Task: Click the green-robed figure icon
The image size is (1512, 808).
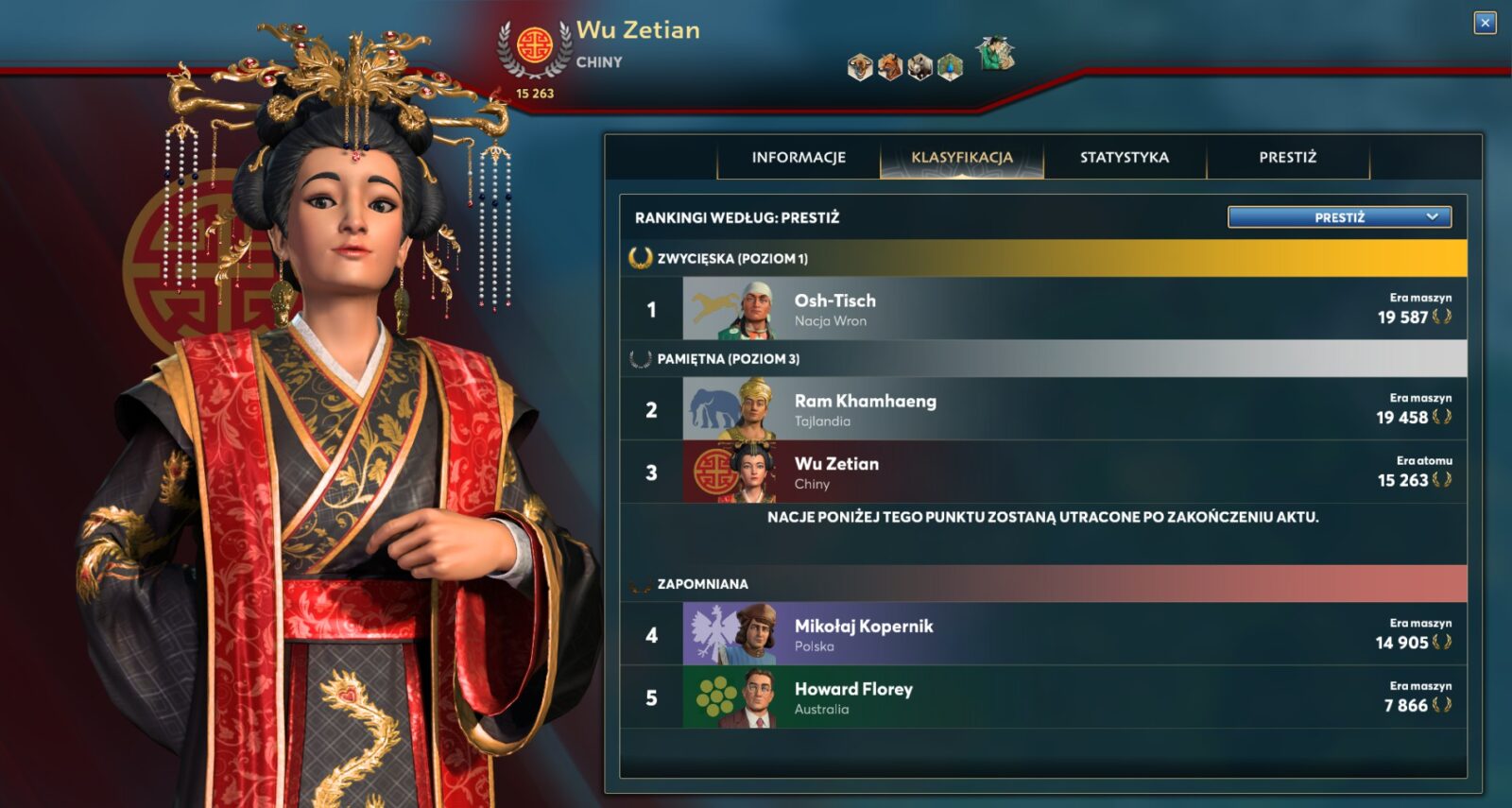Action: pos(995,55)
